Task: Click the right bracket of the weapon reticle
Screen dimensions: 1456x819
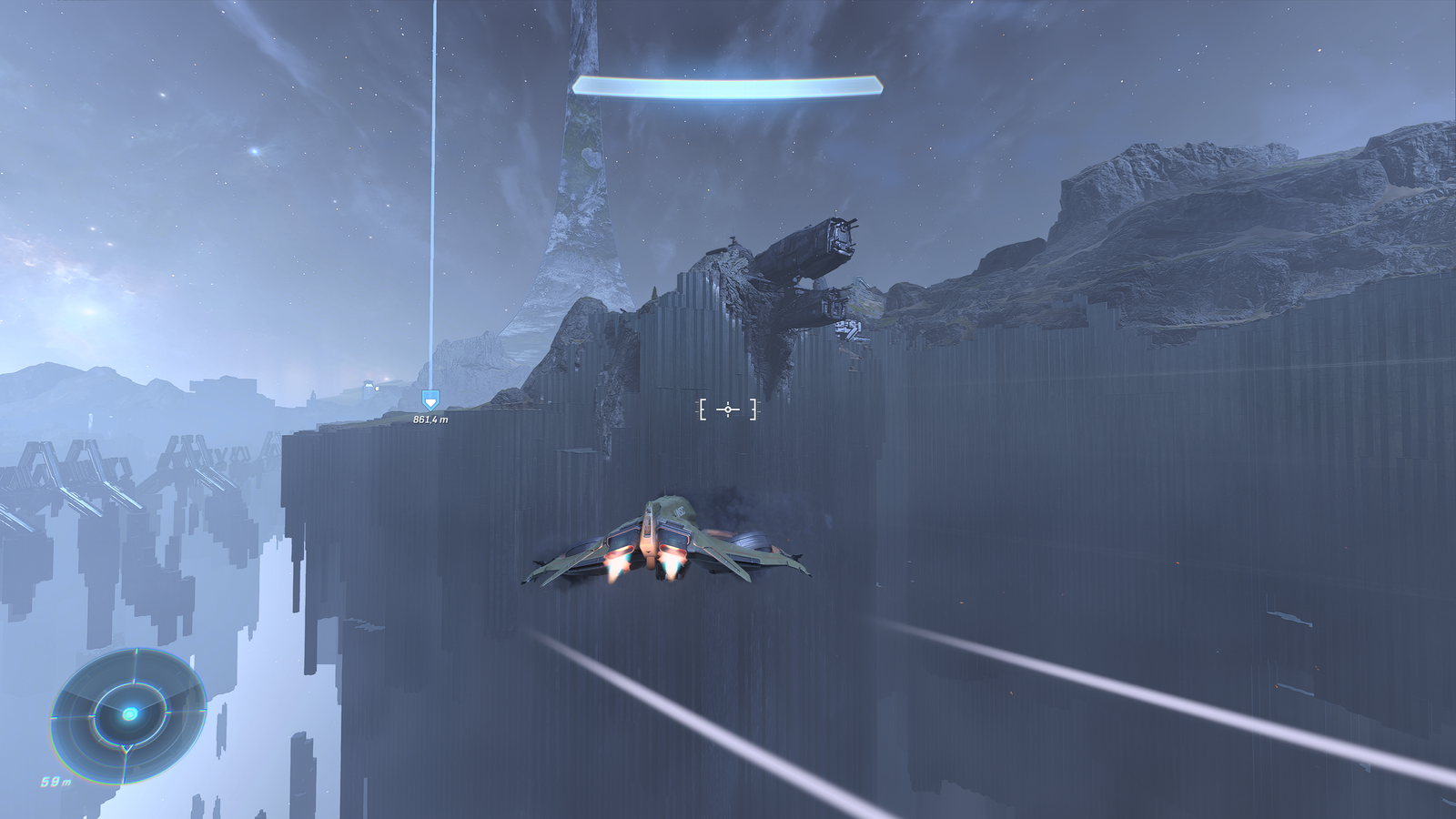Action: pos(753,410)
